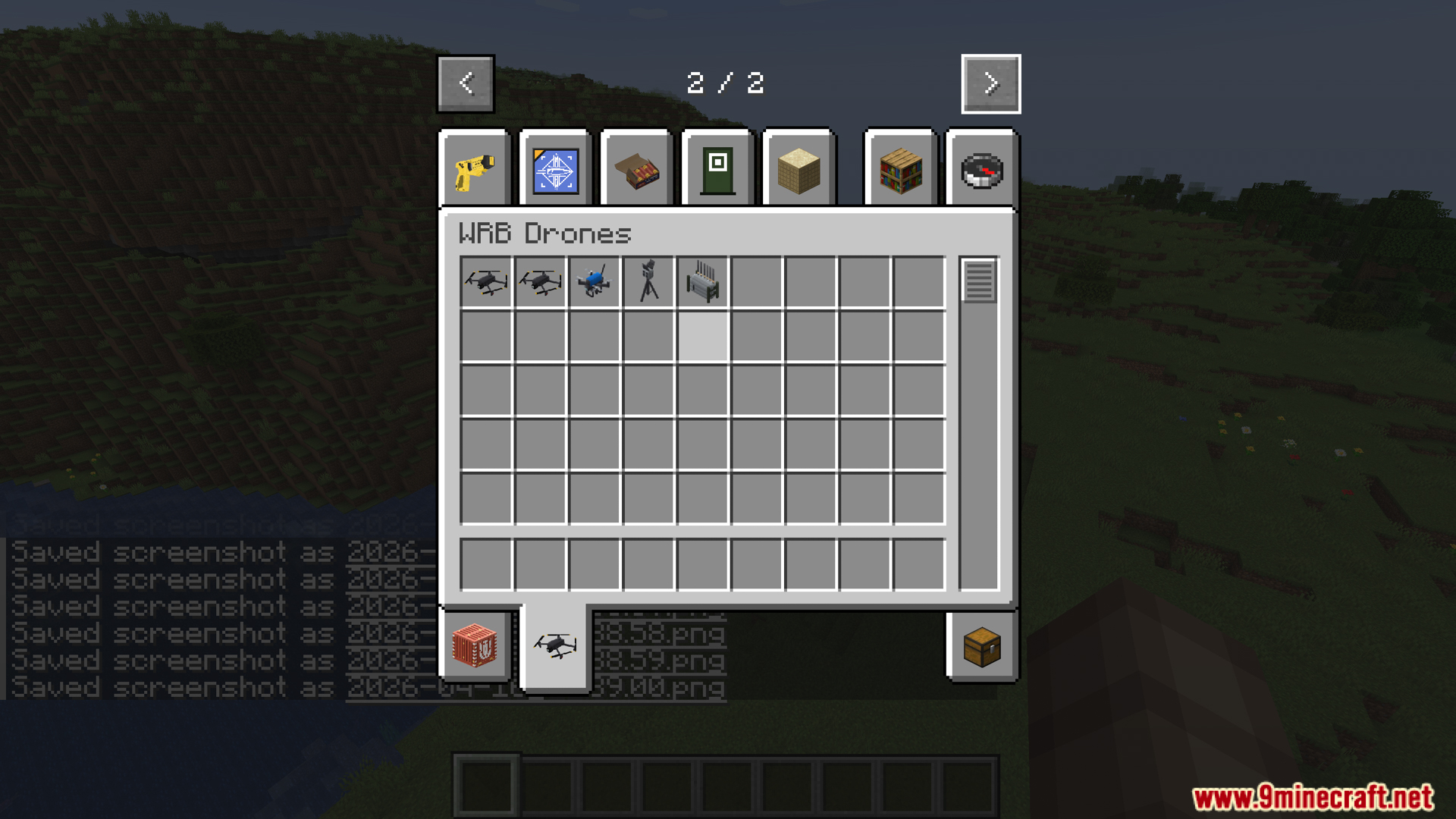1456x819 pixels.
Task: Click the right arrow for next page
Action: click(990, 83)
